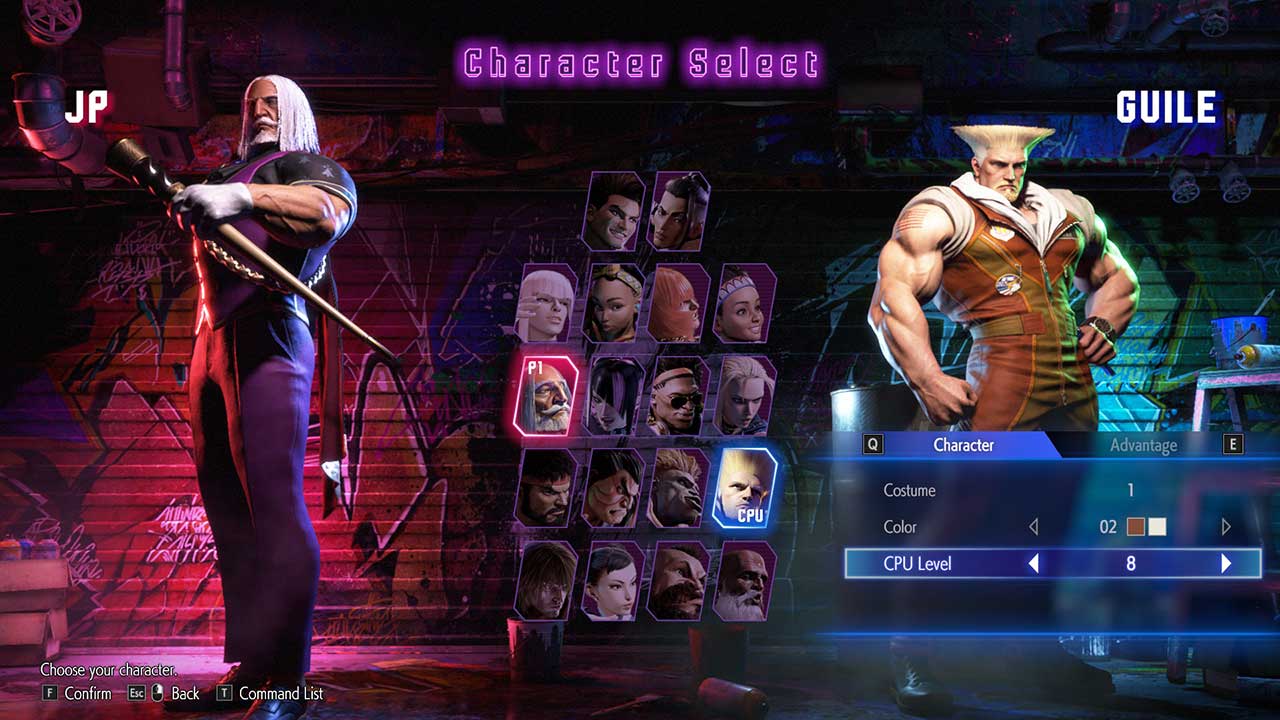Pick Manon's white-haired portrait

(x=546, y=303)
